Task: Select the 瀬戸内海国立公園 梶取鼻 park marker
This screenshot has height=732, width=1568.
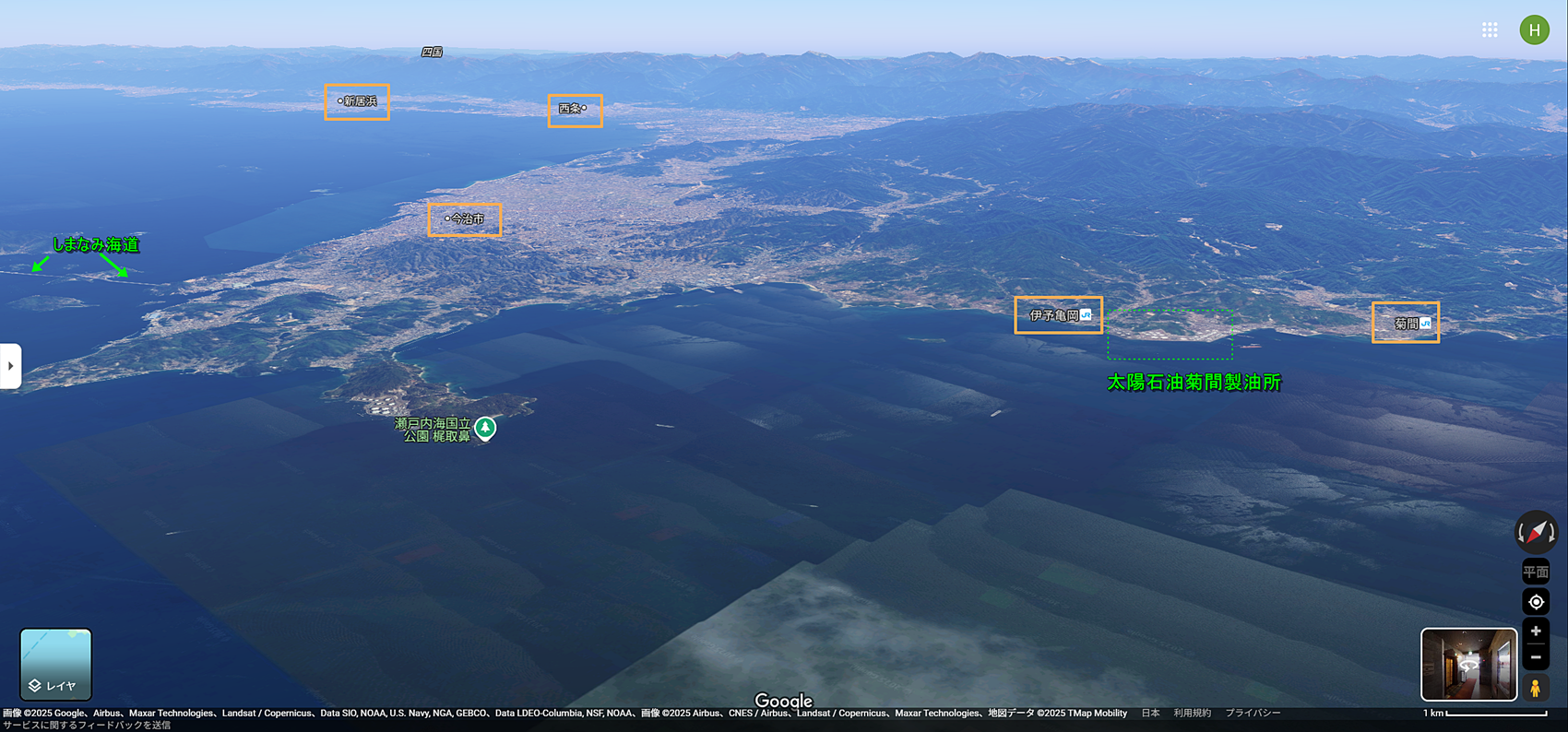Action: (485, 428)
